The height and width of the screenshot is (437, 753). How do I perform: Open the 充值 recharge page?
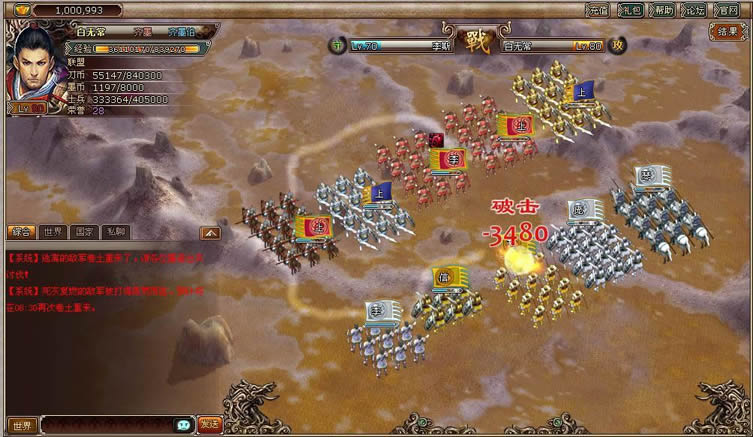pyautogui.click(x=599, y=10)
